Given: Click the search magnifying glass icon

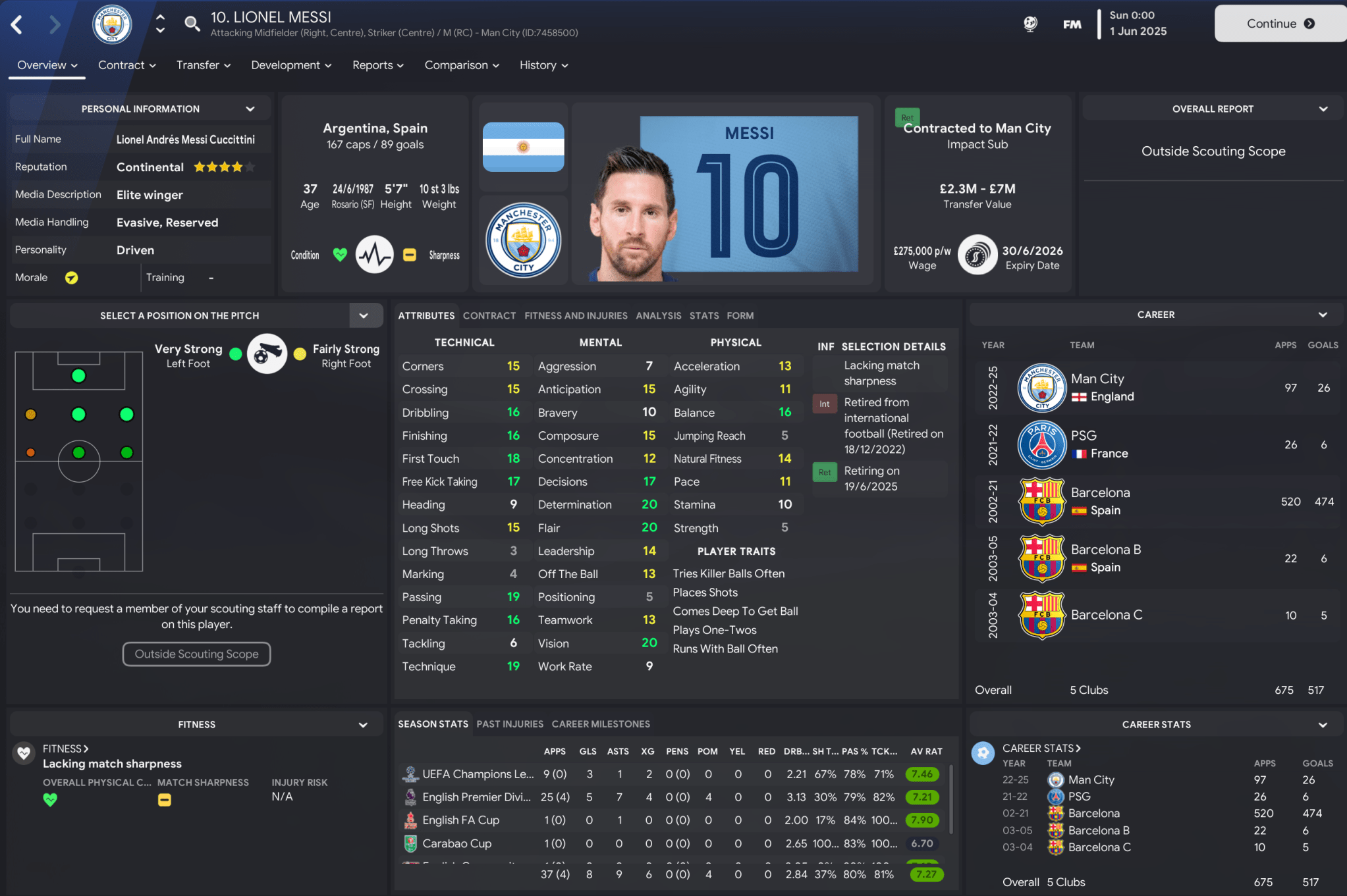Looking at the screenshot, I should pos(192,22).
